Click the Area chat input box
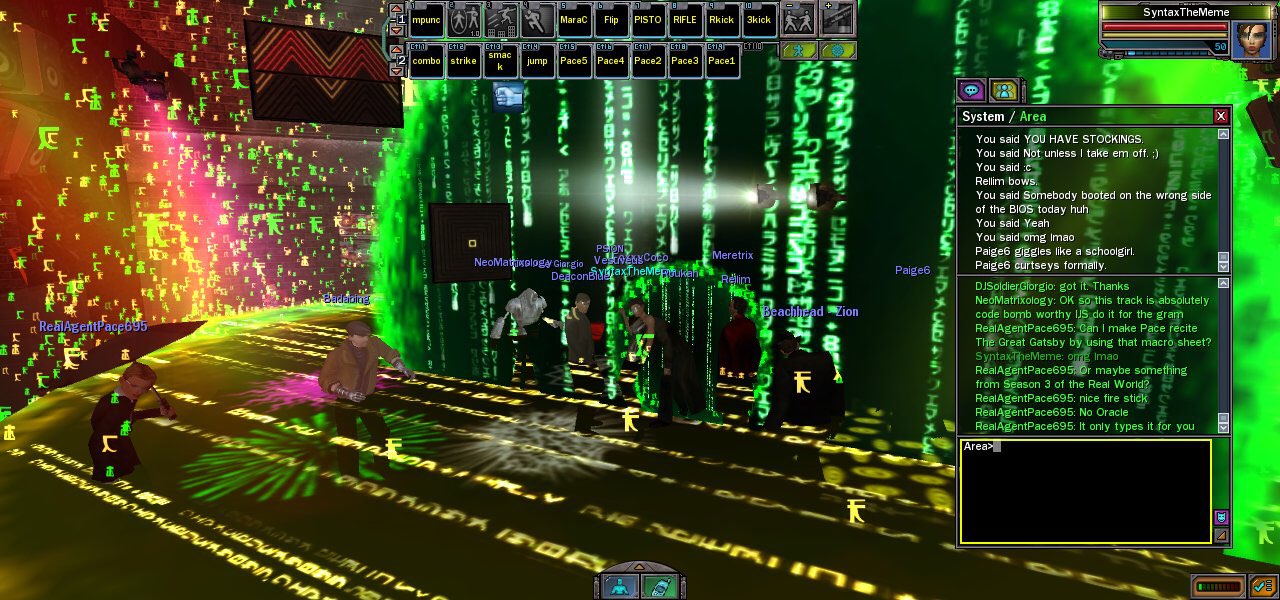The height and width of the screenshot is (600, 1280). click(1084, 492)
